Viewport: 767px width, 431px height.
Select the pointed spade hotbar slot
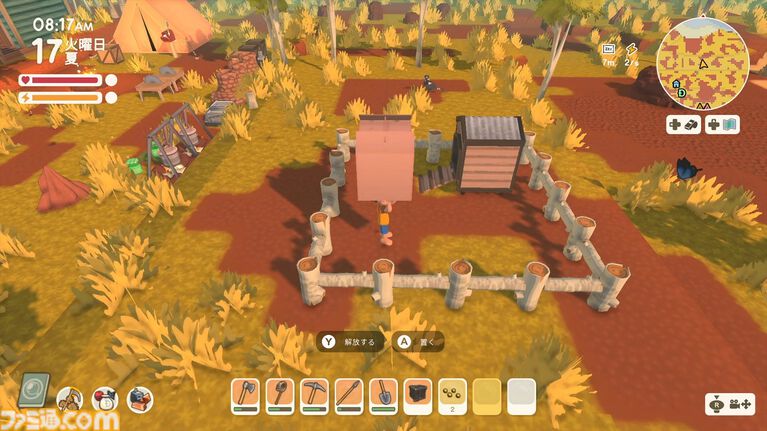click(x=383, y=395)
